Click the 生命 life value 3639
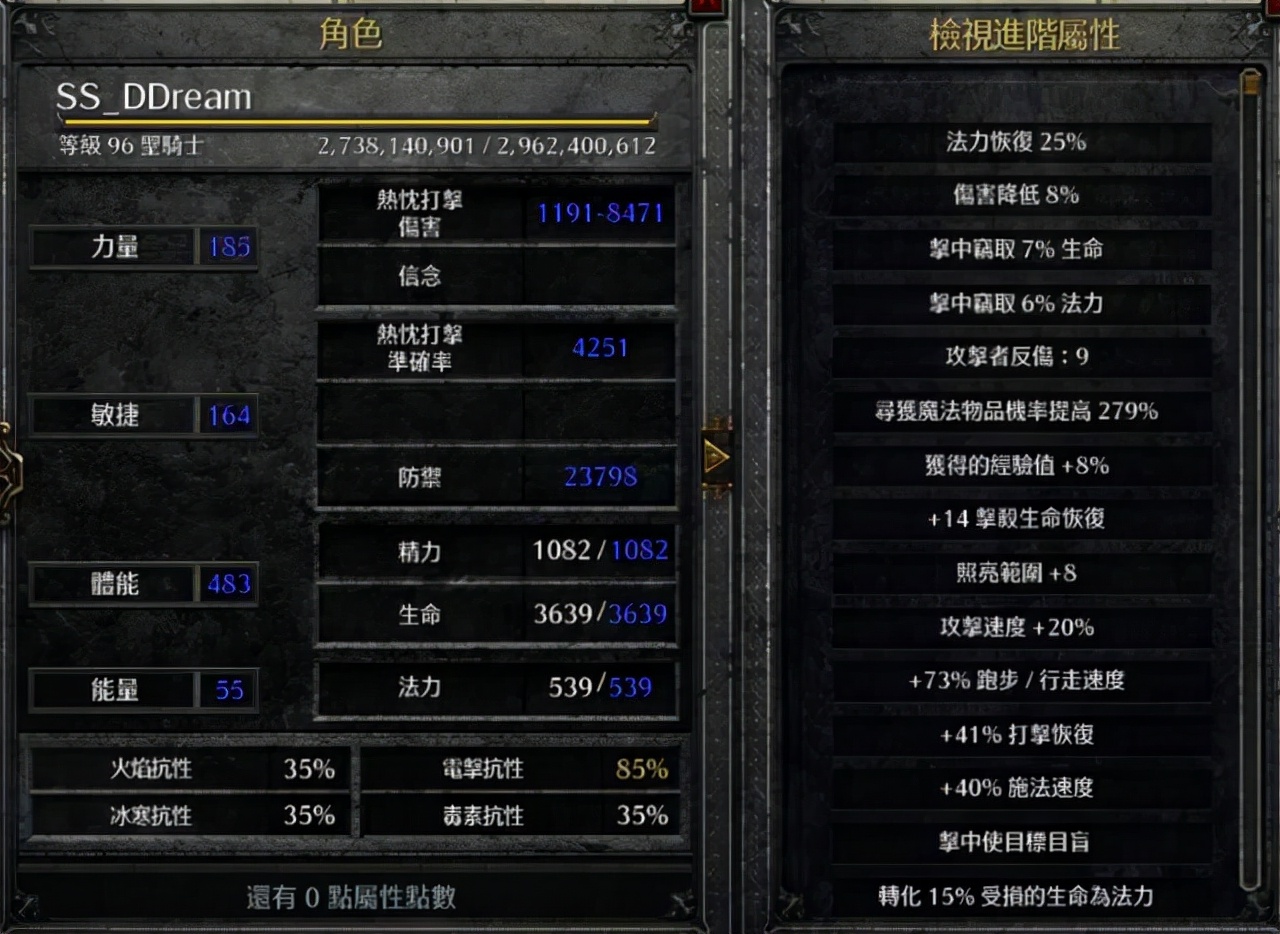Image resolution: width=1280 pixels, height=934 pixels. 600,615
